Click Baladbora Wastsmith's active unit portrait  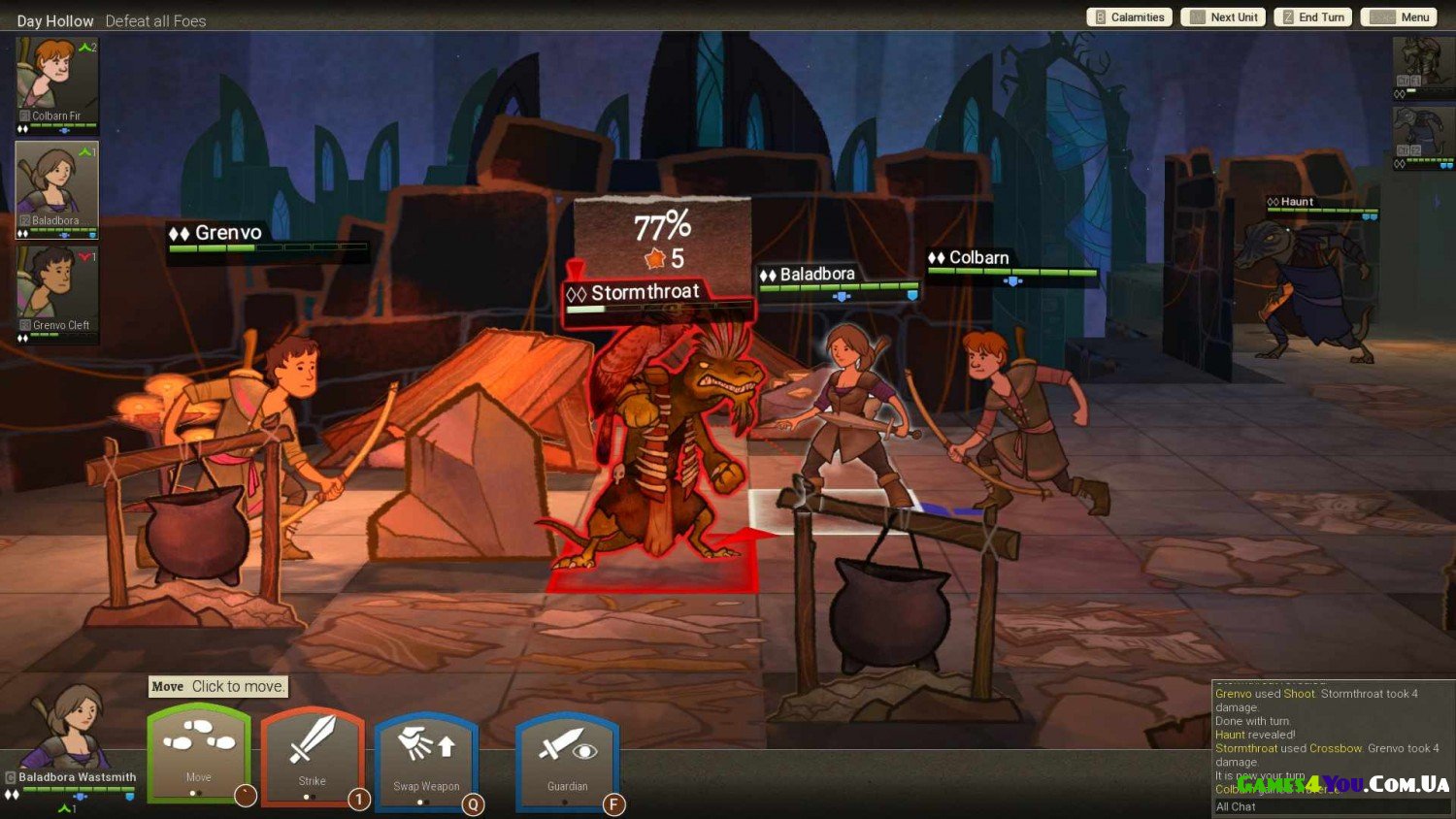click(68, 728)
